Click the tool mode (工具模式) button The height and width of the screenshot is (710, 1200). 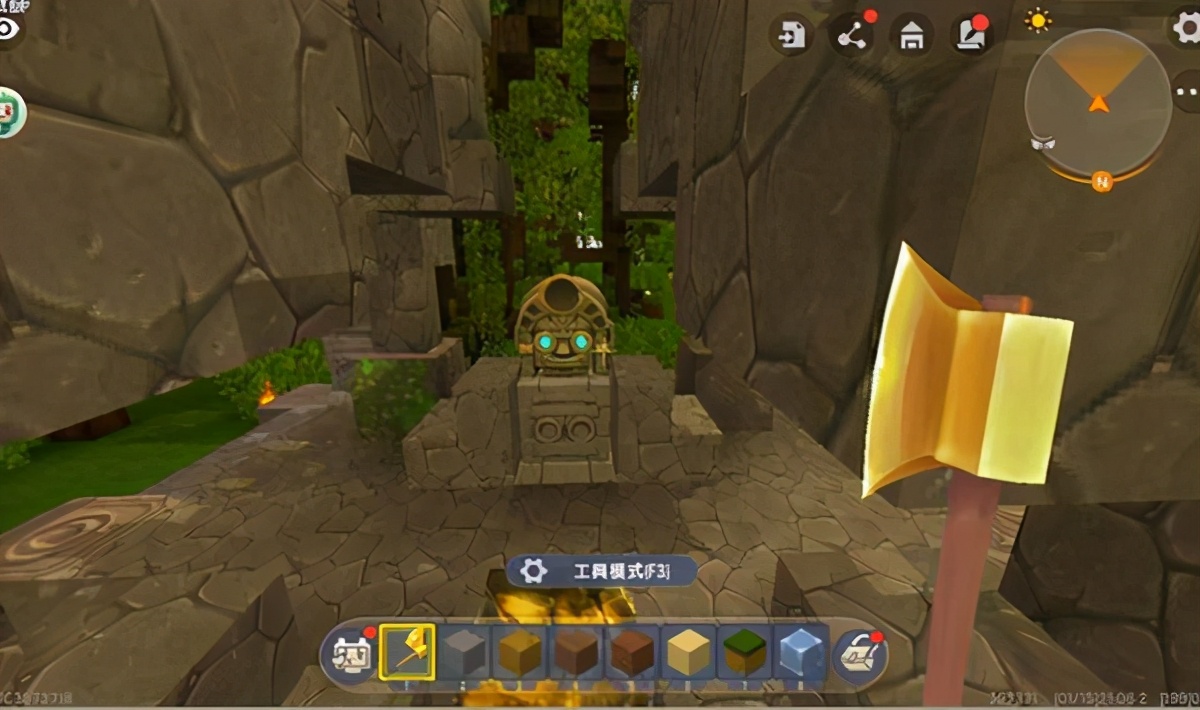click(x=602, y=571)
